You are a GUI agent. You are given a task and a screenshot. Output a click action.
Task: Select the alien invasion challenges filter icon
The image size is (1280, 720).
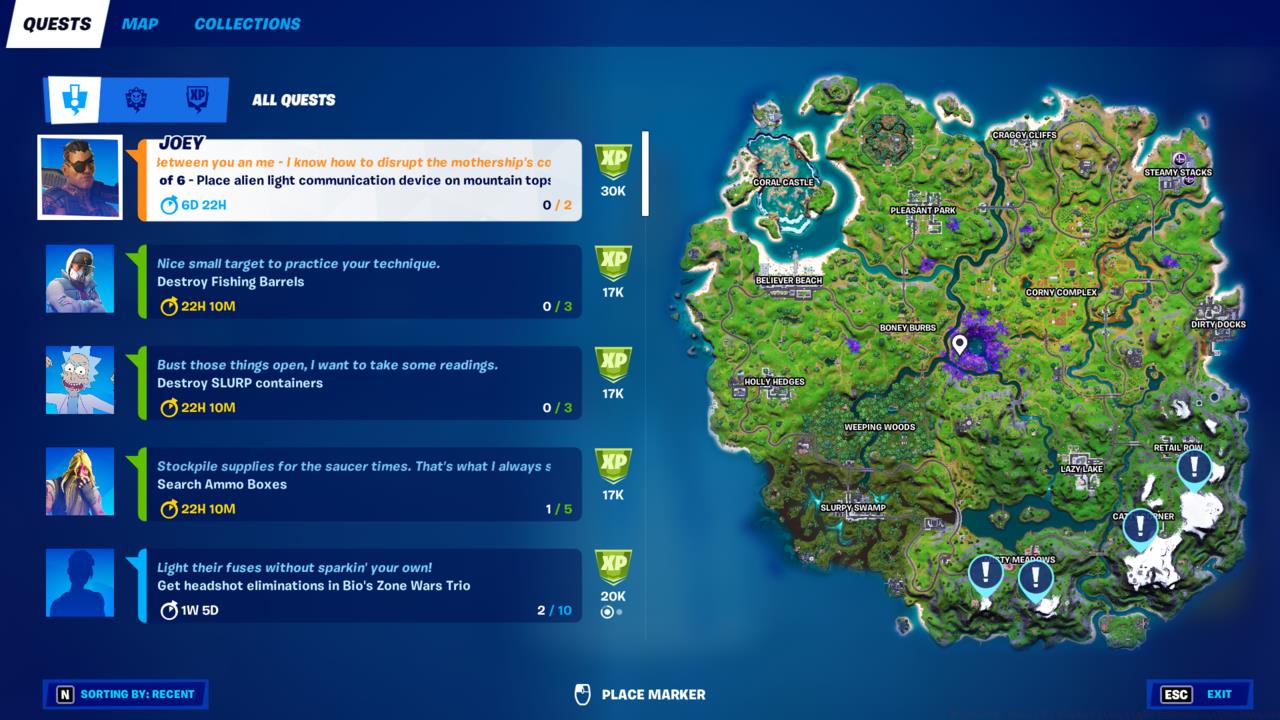137,99
